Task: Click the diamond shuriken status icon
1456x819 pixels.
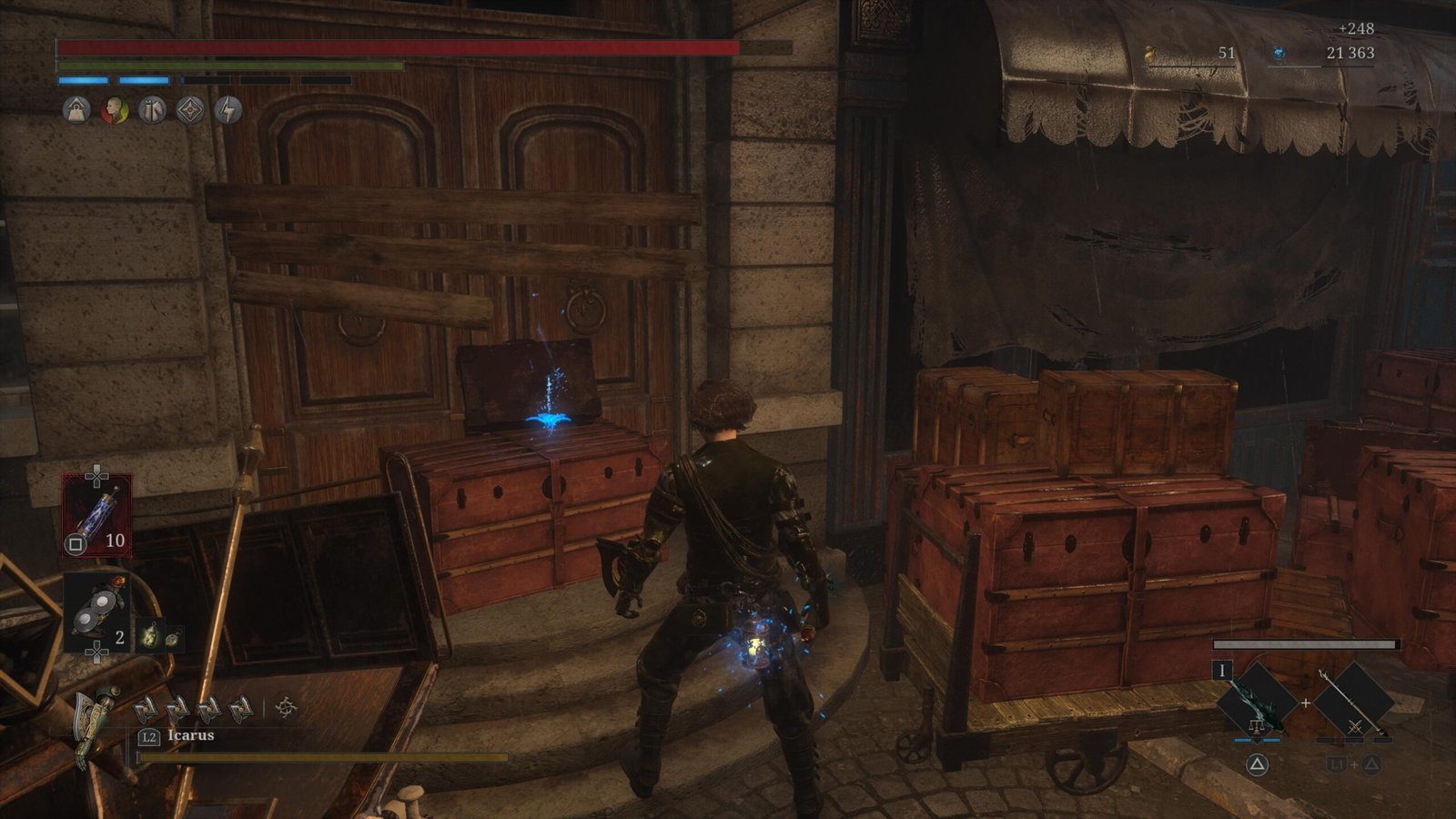Action: (190, 111)
